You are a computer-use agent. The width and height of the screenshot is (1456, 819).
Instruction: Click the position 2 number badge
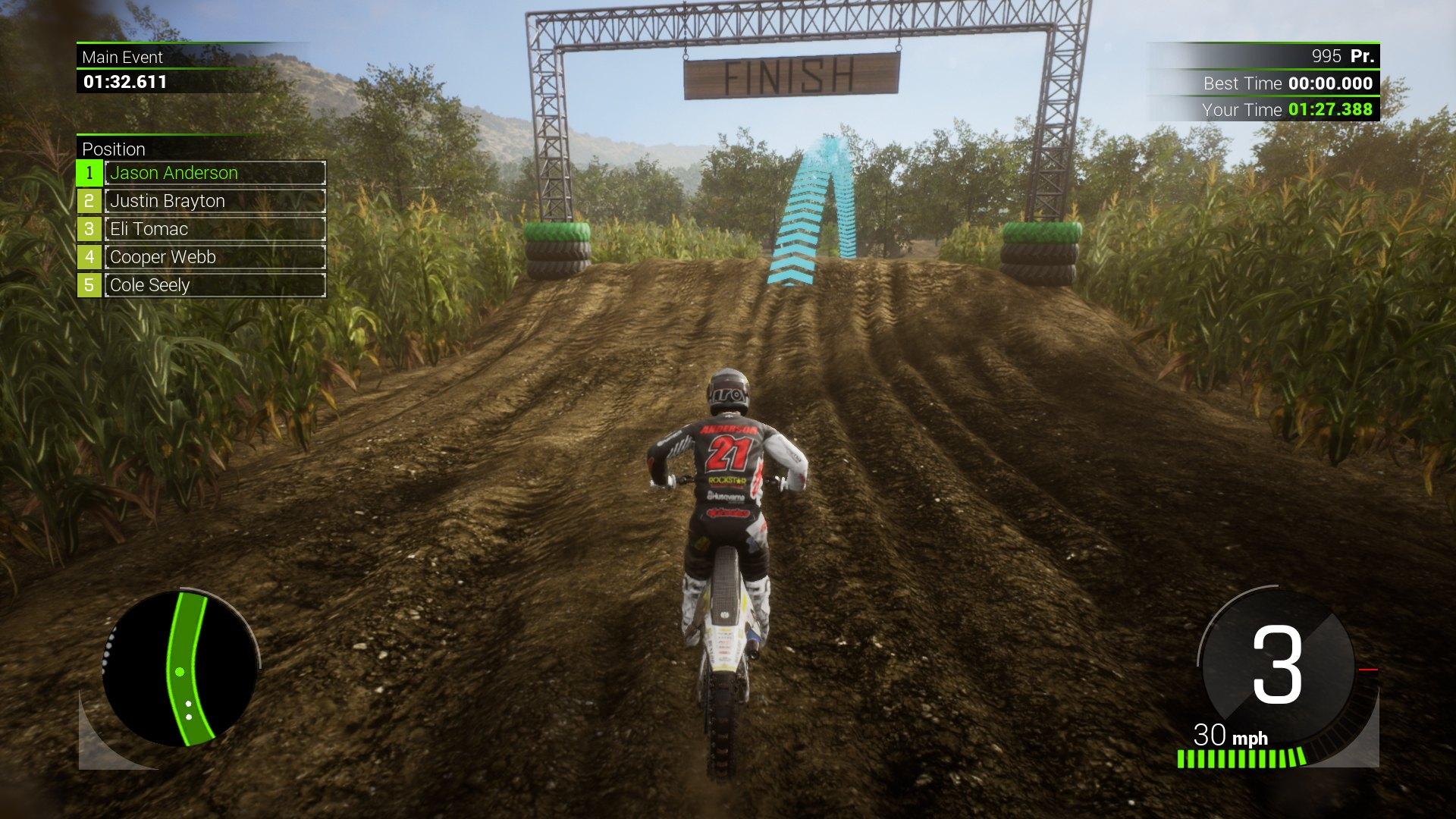(x=89, y=201)
